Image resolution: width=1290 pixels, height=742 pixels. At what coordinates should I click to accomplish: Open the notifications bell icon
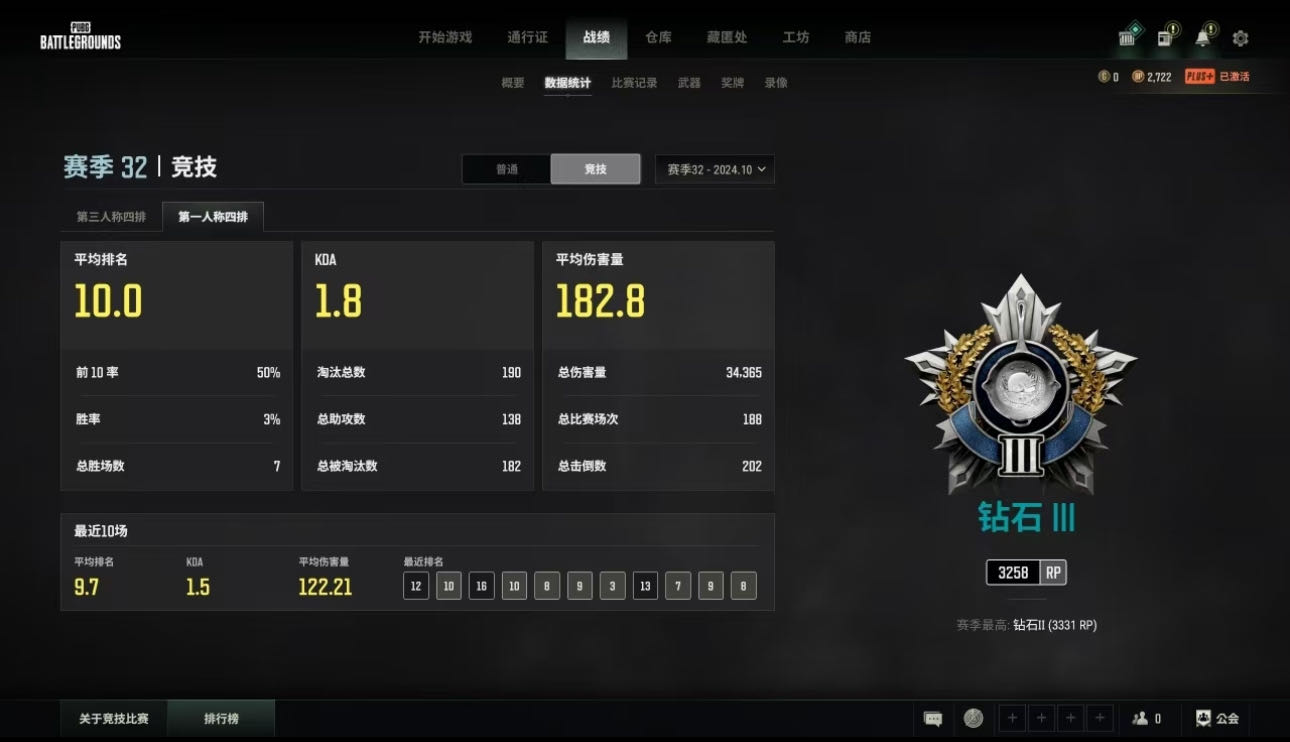click(x=1203, y=38)
